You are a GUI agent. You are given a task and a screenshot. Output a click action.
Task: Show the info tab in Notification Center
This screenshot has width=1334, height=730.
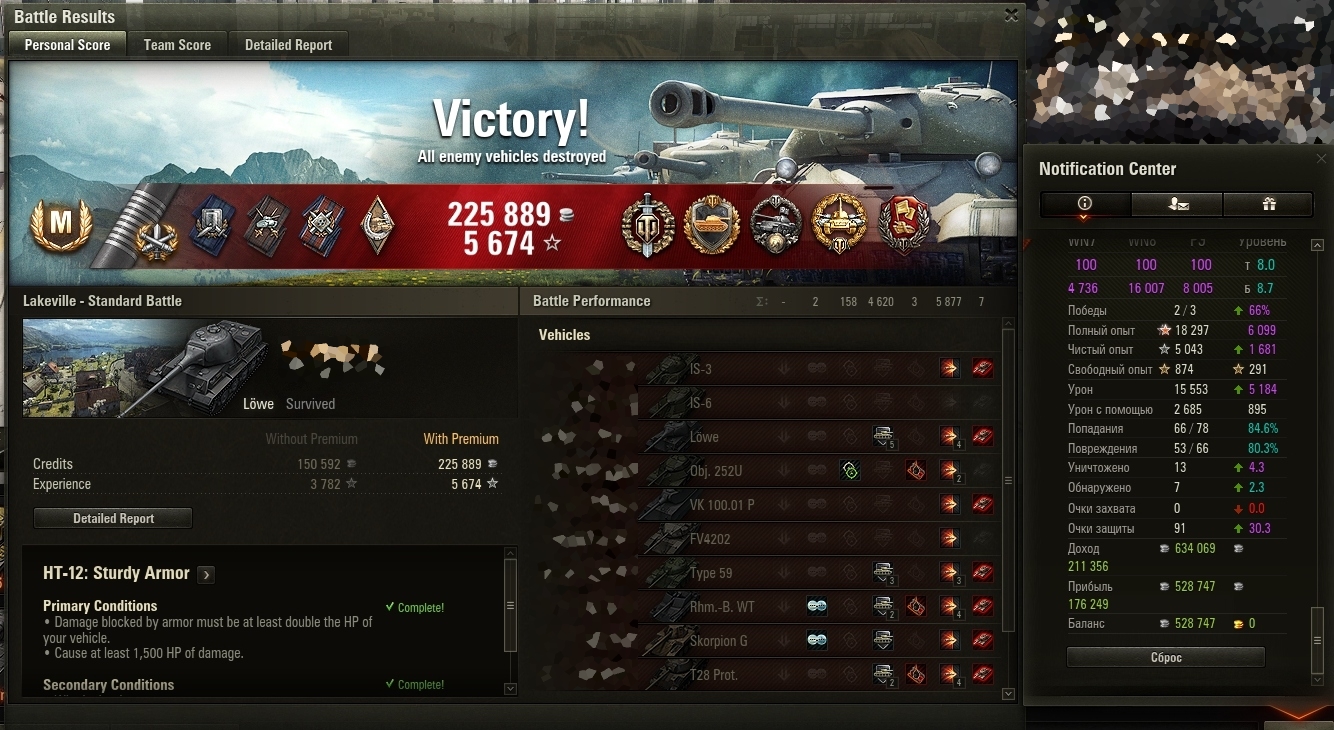(1085, 204)
